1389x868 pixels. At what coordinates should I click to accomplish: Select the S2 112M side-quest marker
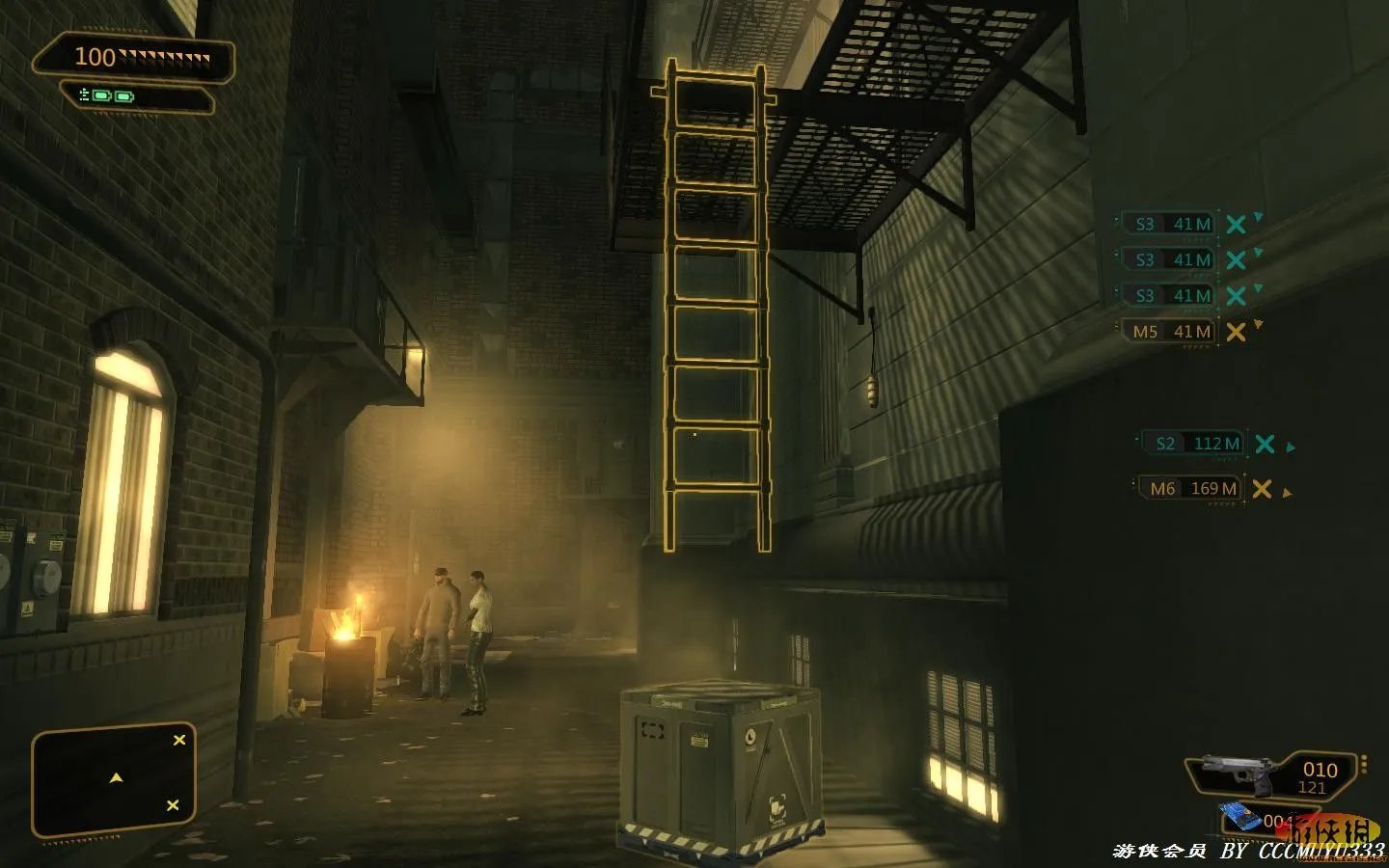pos(1192,444)
